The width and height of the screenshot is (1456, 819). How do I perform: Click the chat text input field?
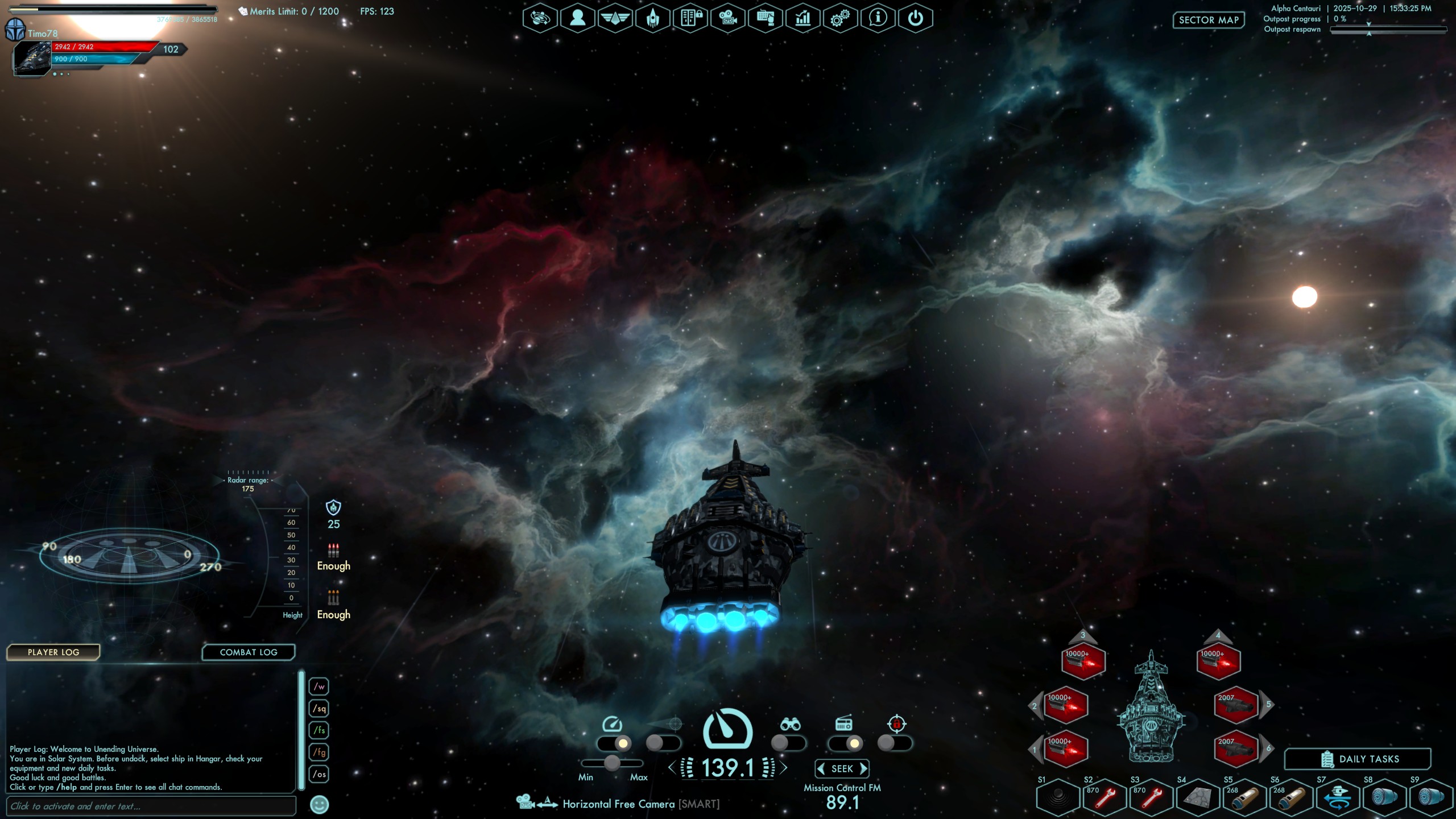[151, 806]
